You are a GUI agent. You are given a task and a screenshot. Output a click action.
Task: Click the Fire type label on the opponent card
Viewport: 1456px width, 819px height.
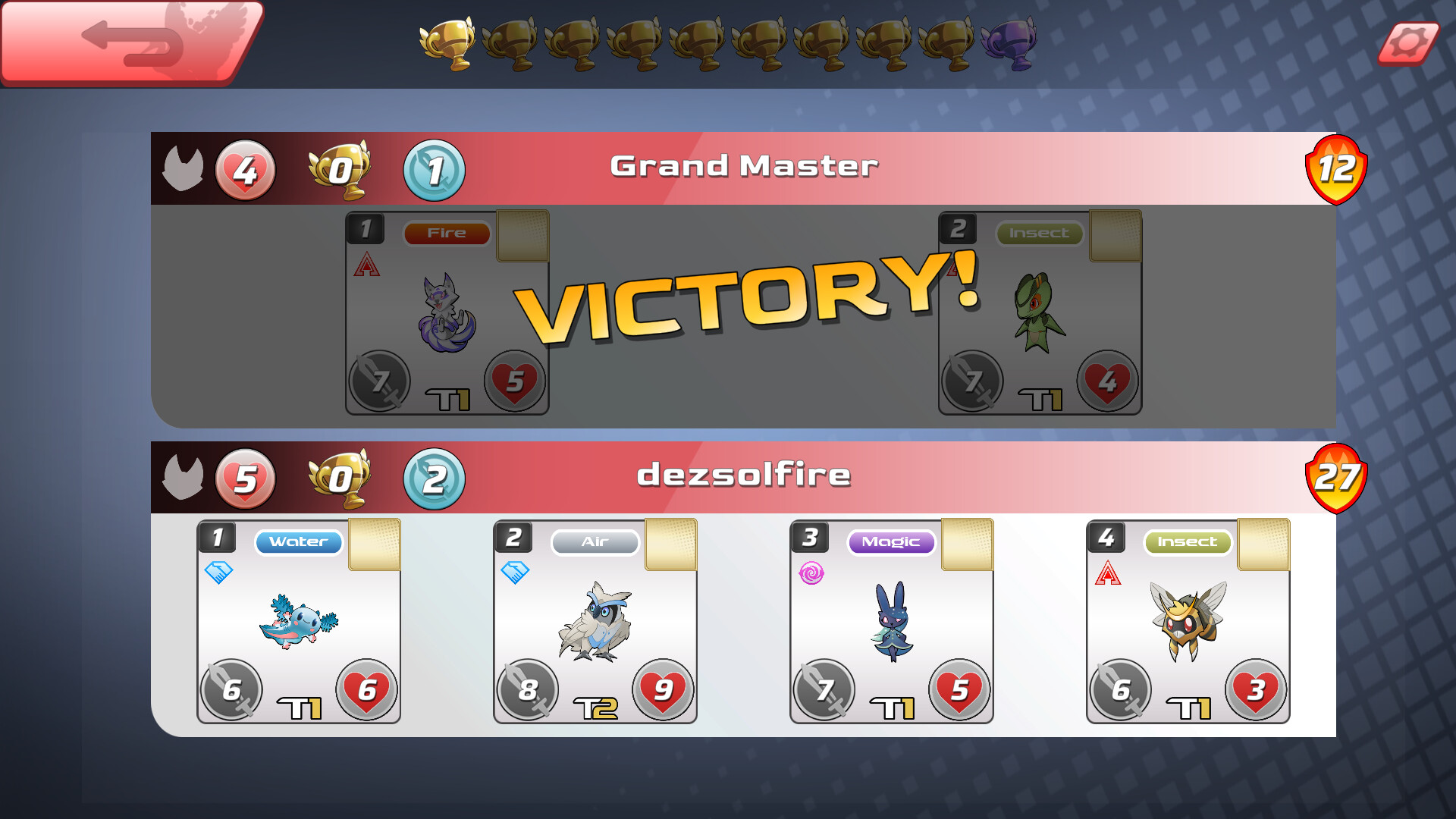click(x=447, y=233)
